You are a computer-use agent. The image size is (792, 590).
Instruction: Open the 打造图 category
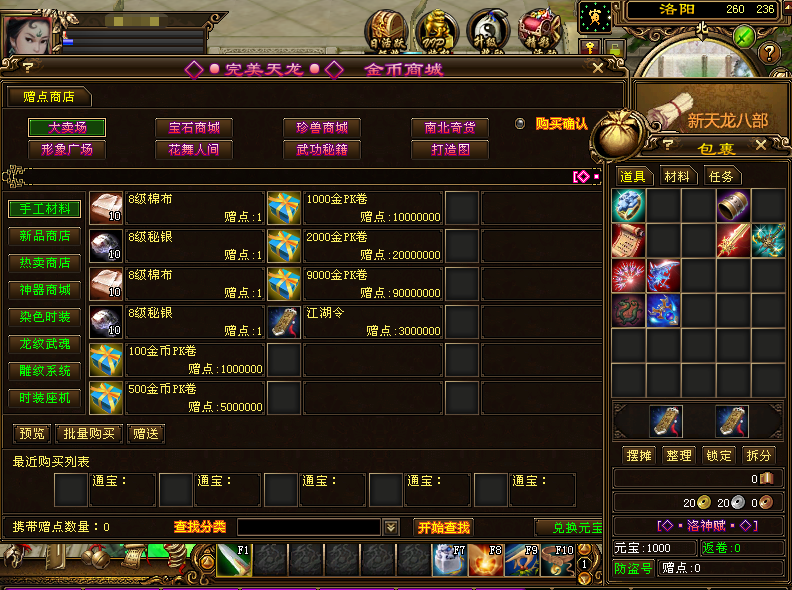click(450, 150)
